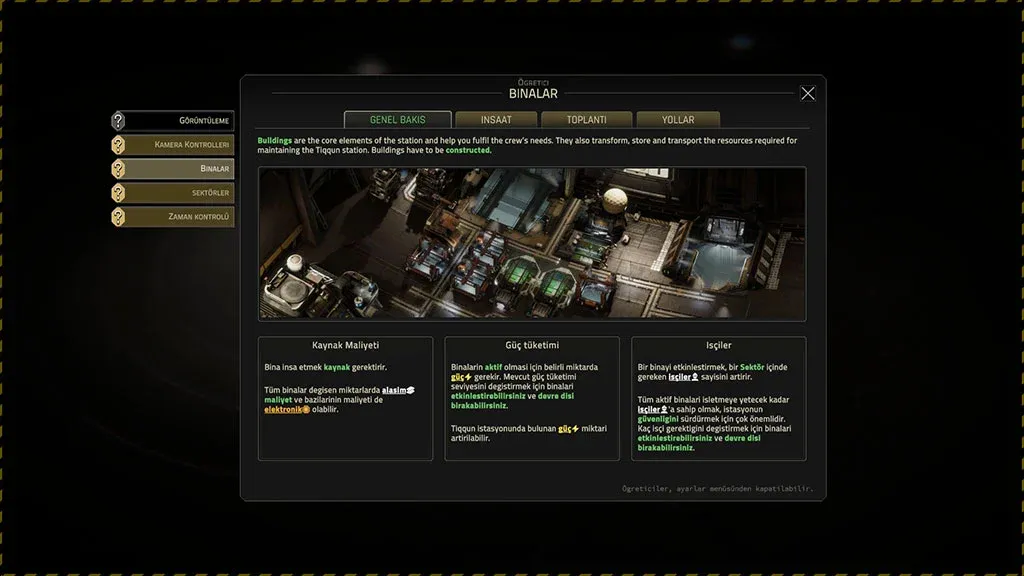Open the Insaat tab

[496, 120]
